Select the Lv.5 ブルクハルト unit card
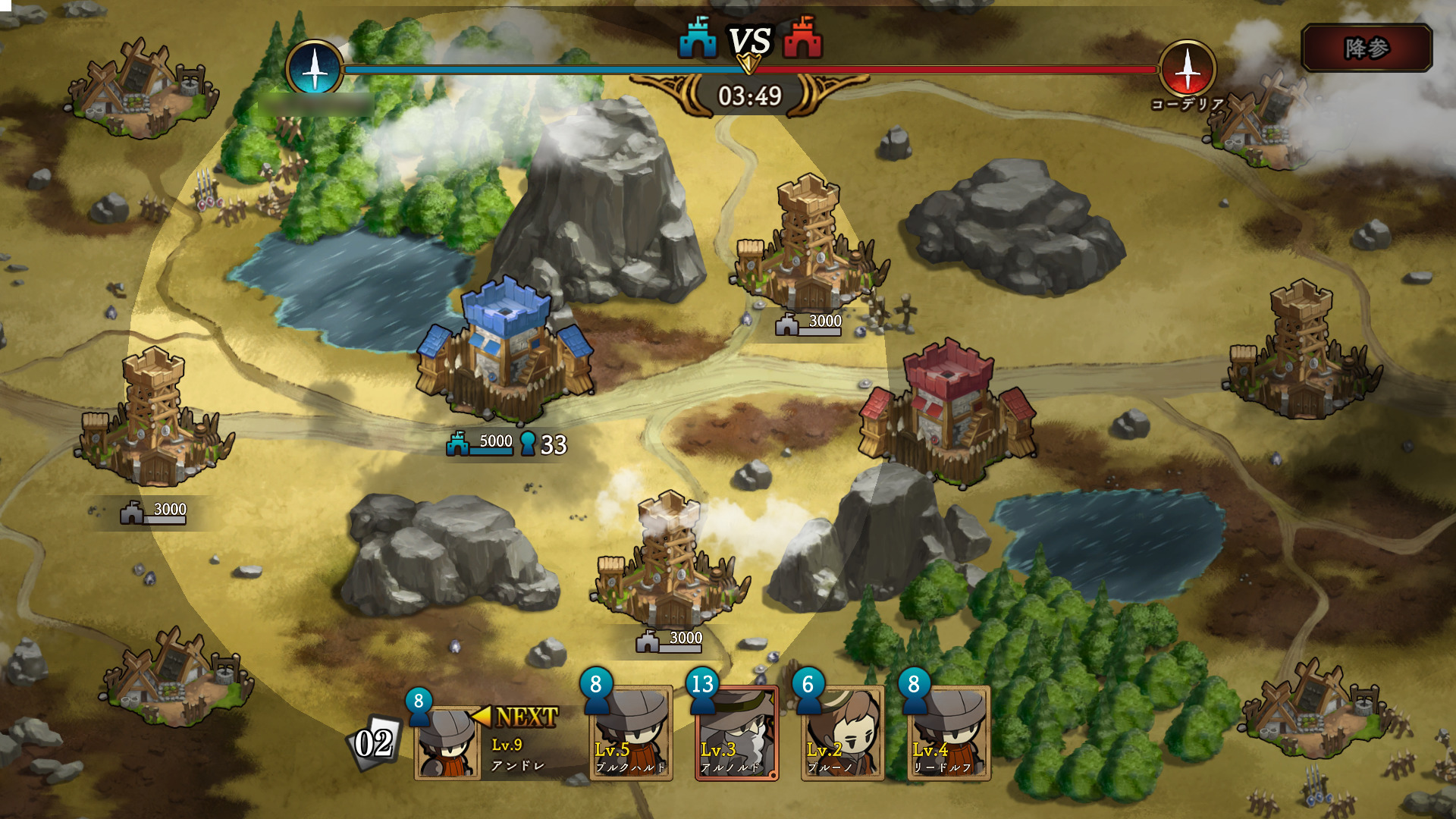 pyautogui.click(x=630, y=733)
